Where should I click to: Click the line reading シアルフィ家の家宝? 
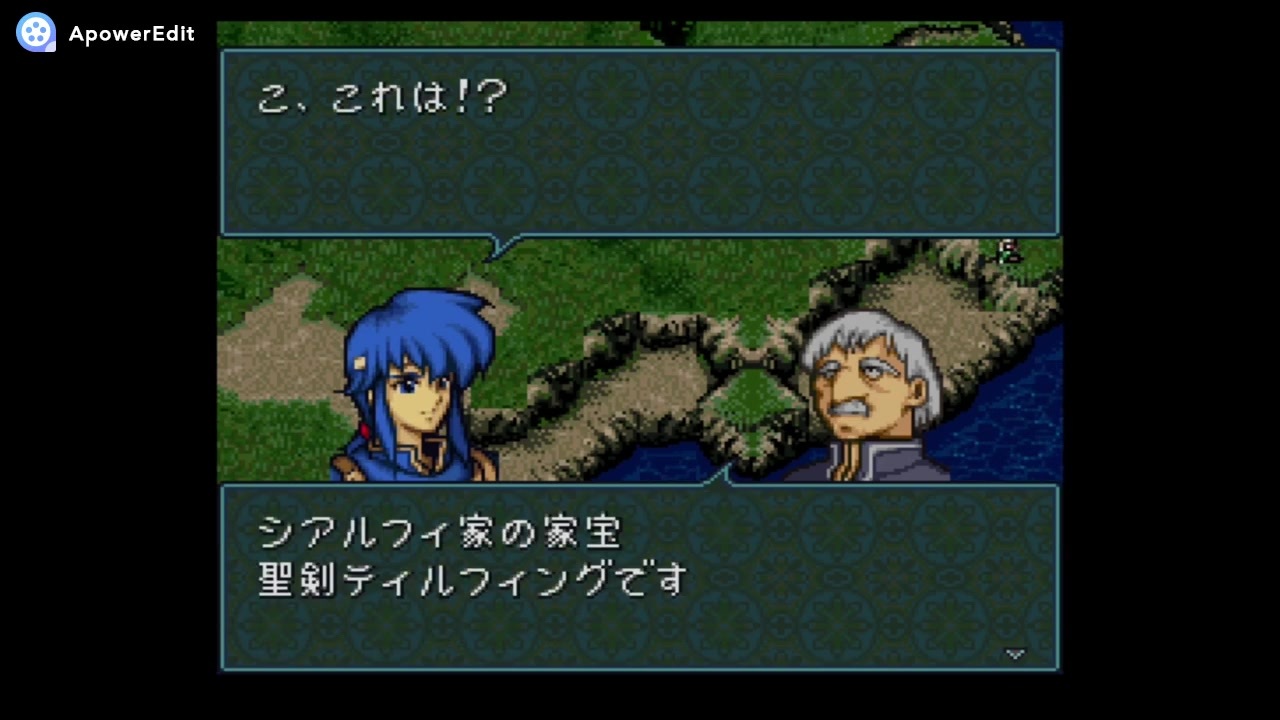click(440, 533)
